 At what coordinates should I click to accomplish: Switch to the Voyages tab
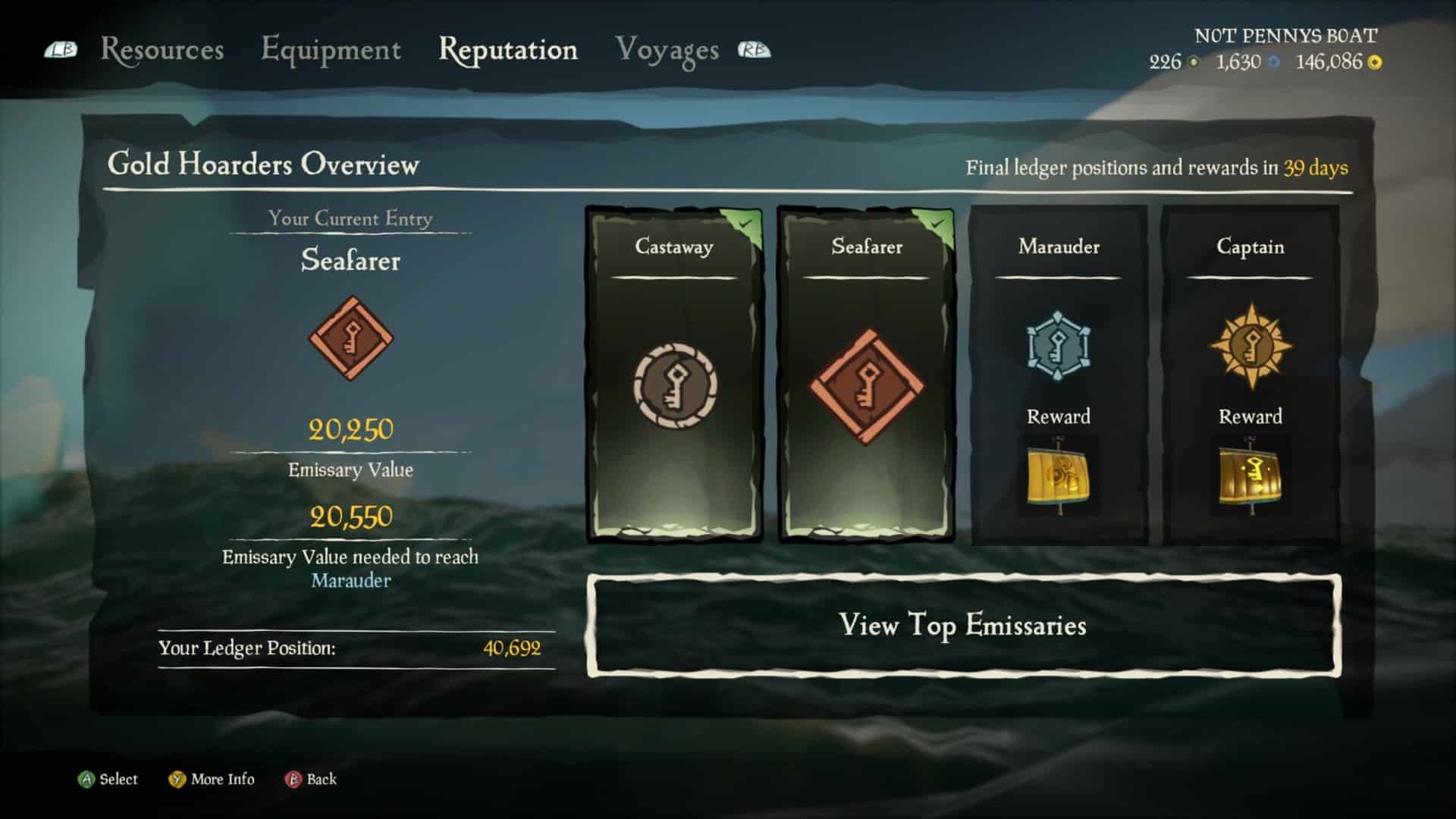[x=667, y=49]
